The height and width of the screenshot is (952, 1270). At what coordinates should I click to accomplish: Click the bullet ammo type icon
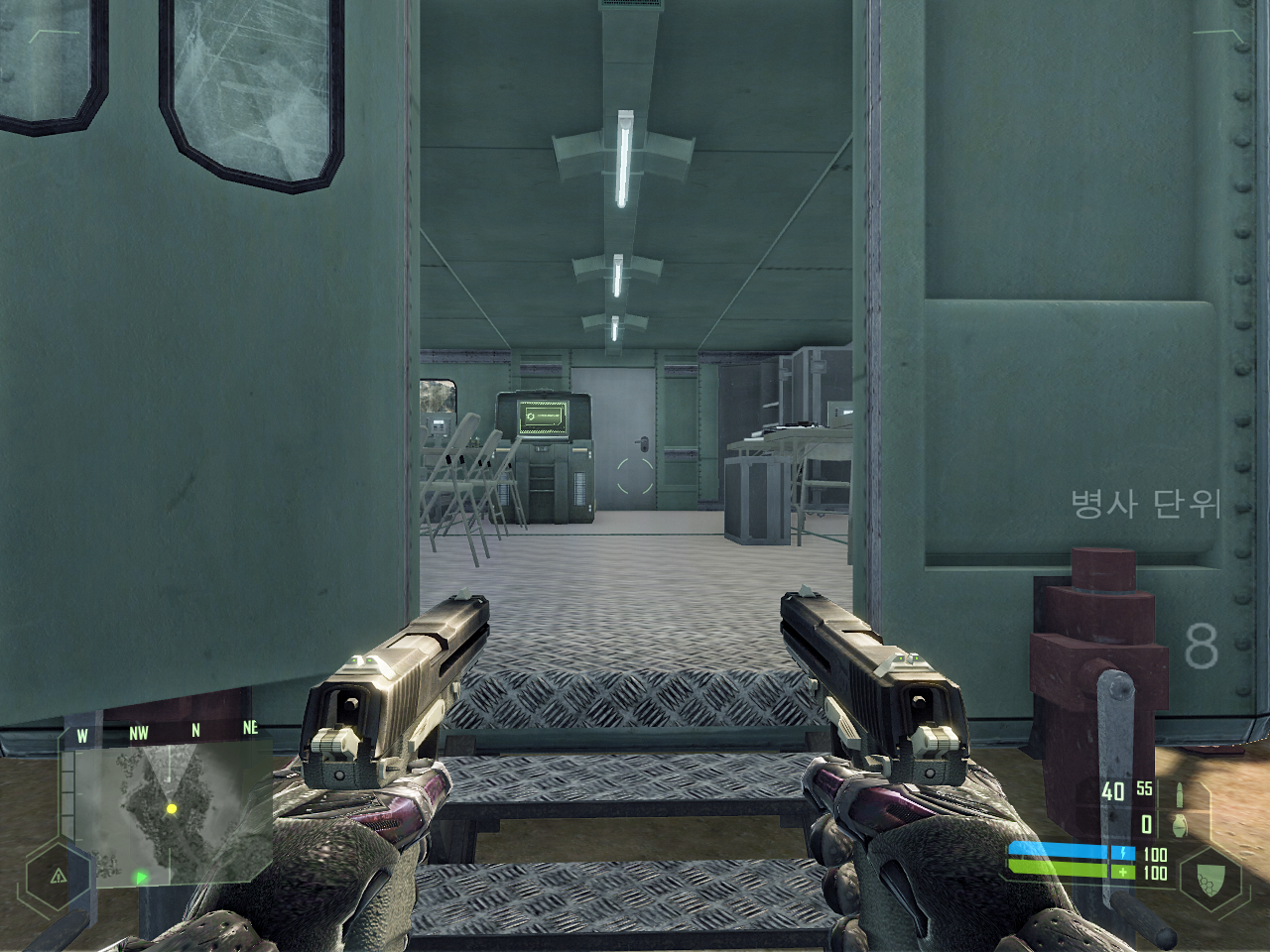click(1178, 794)
